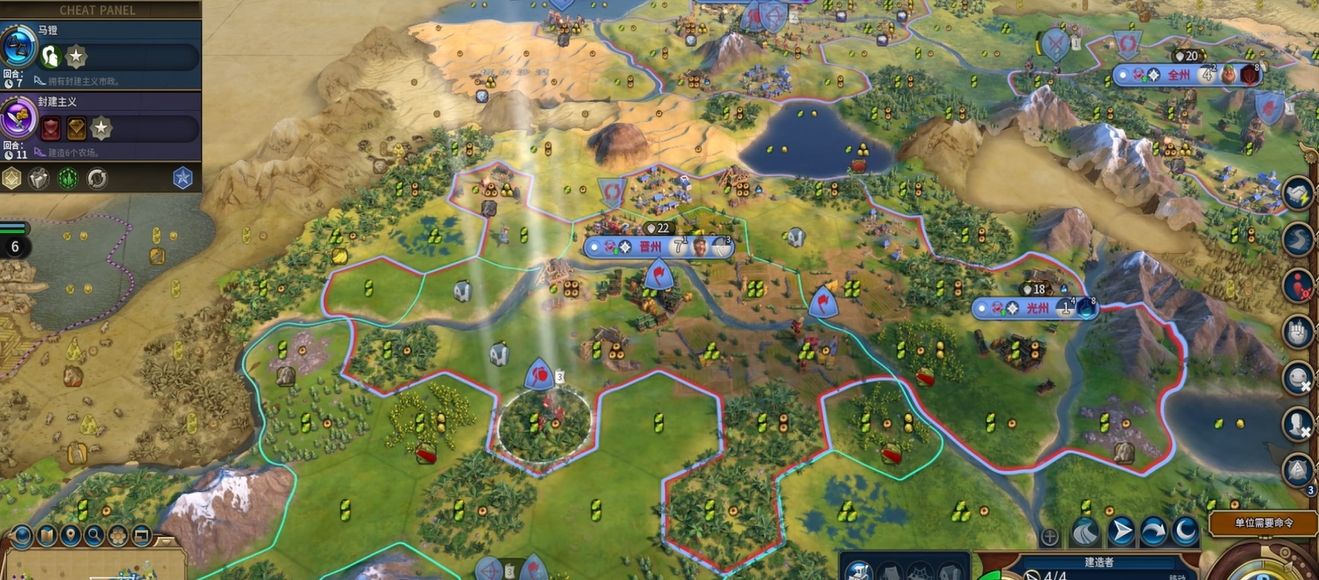Open map search with magnifying glass
Image resolution: width=1319 pixels, height=580 pixels.
95,536
